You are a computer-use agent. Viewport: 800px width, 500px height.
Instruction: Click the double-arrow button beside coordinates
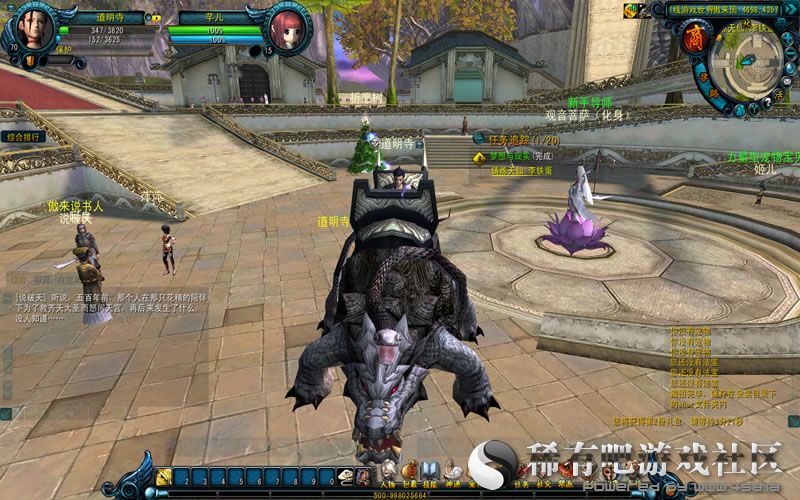[790, 10]
